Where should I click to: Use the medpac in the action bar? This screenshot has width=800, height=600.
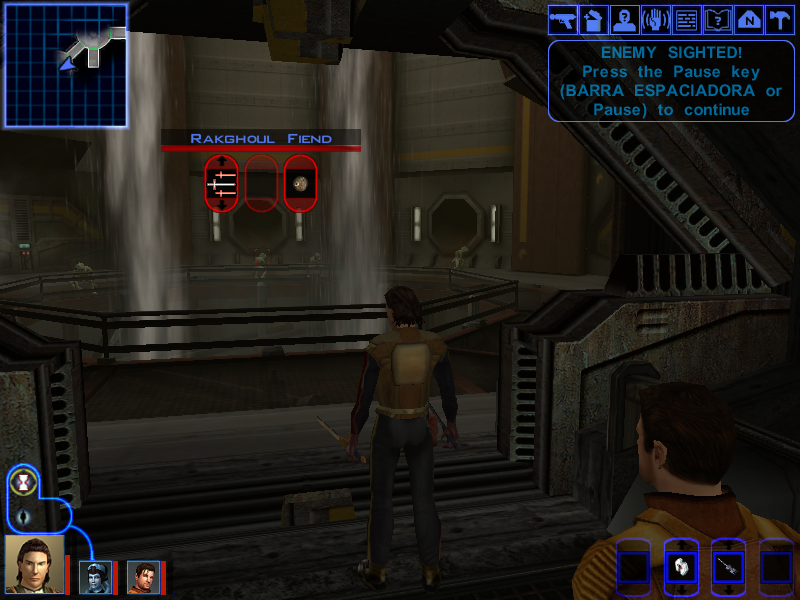point(681,566)
